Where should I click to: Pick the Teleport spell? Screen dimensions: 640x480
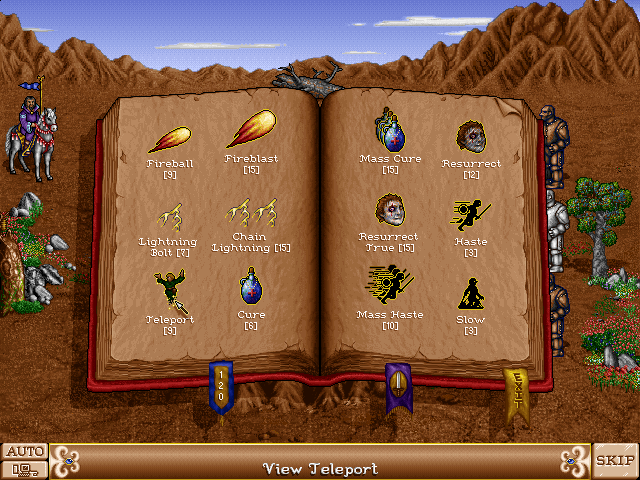(x=169, y=291)
